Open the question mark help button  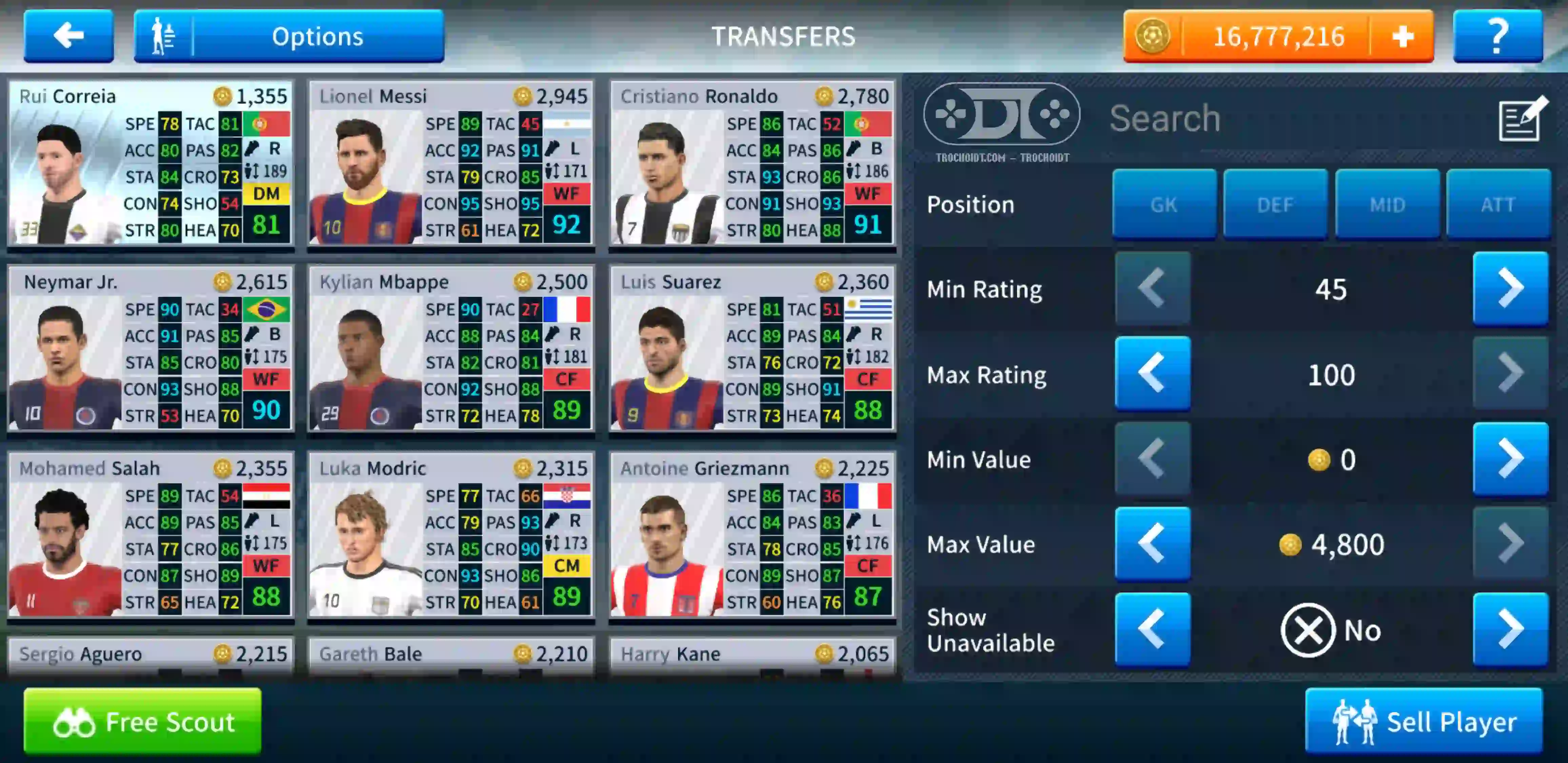[x=1497, y=36]
